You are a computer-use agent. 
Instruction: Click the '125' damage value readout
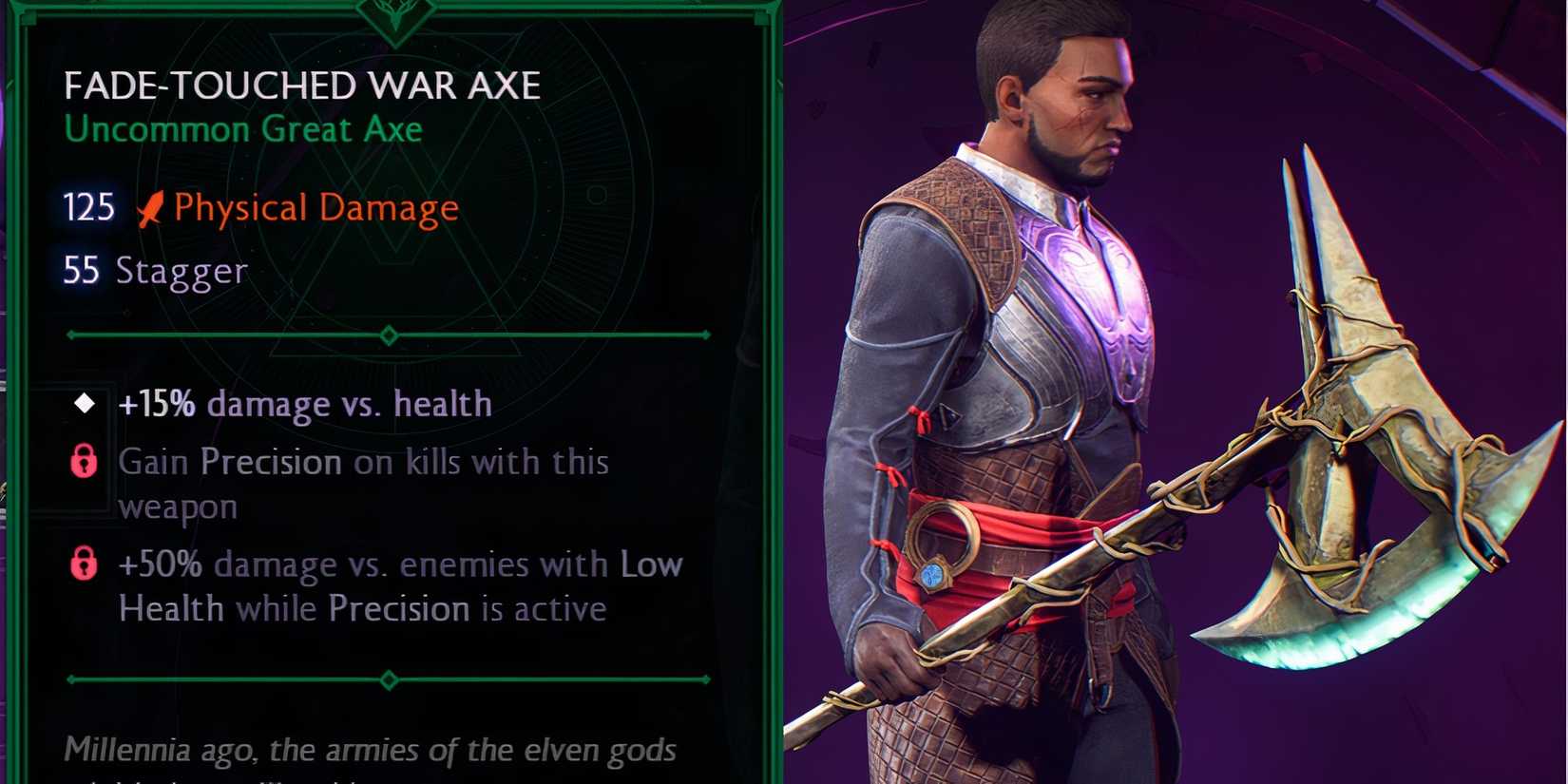pyautogui.click(x=87, y=206)
